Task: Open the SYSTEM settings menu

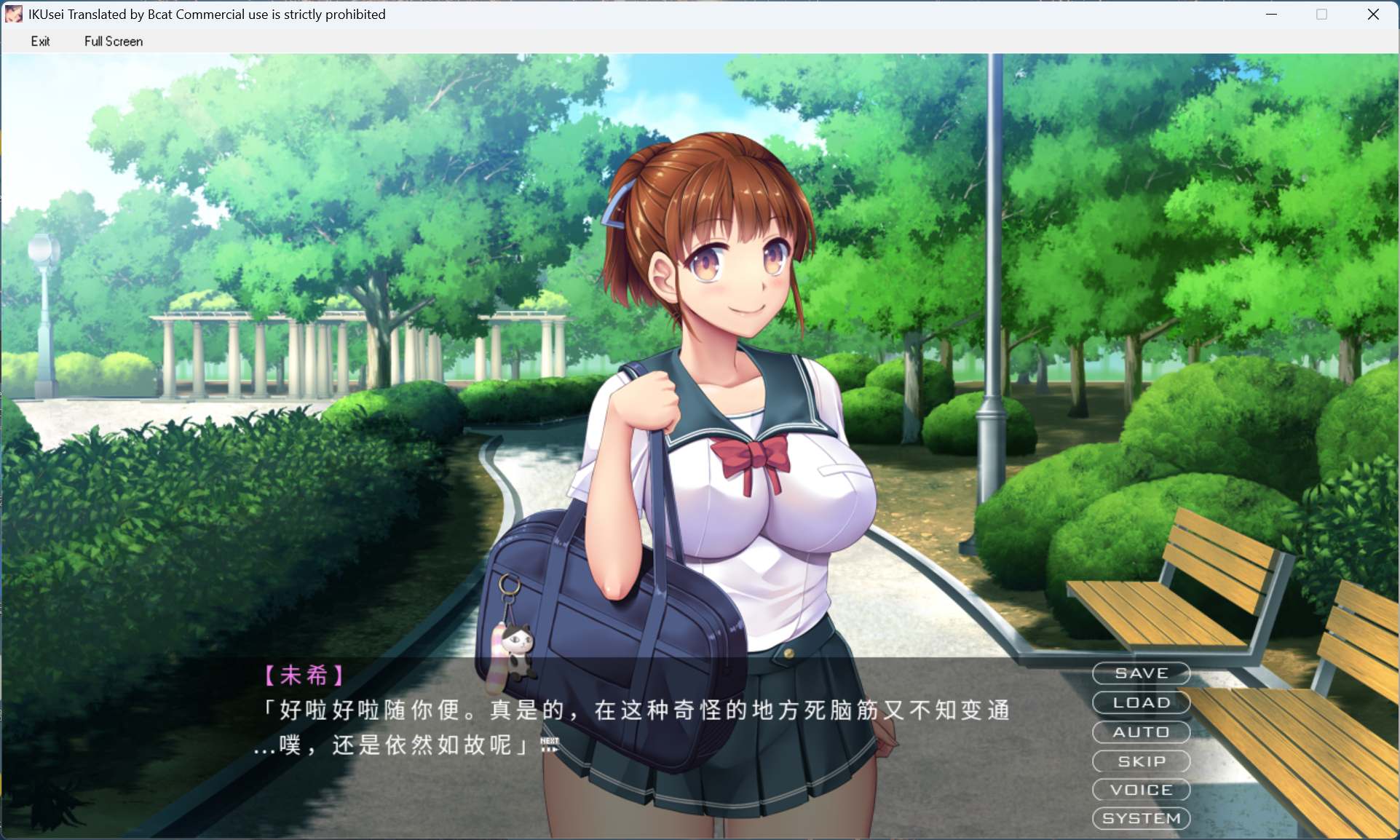Action: (1140, 818)
